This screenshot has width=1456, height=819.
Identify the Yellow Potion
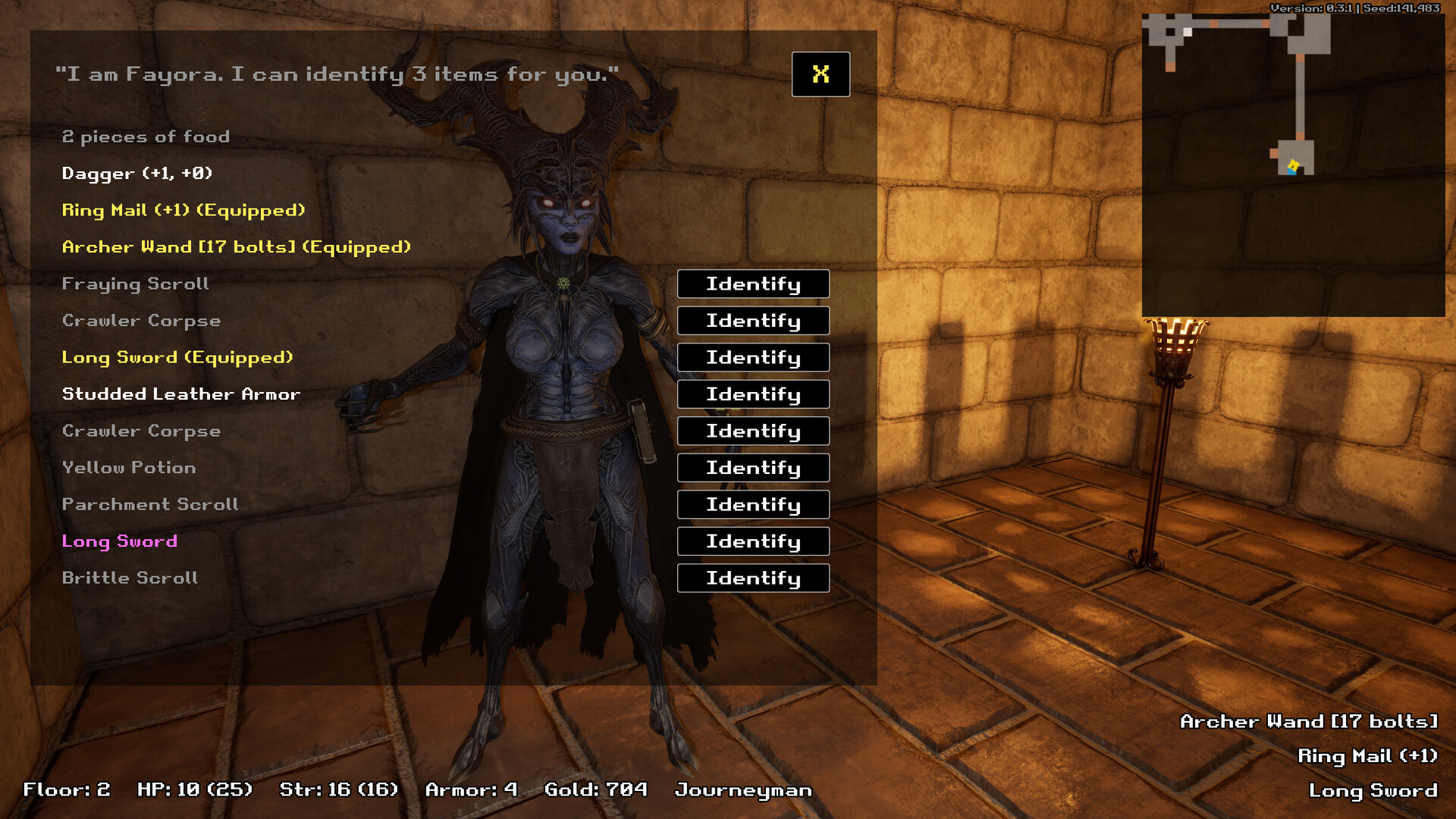click(752, 468)
